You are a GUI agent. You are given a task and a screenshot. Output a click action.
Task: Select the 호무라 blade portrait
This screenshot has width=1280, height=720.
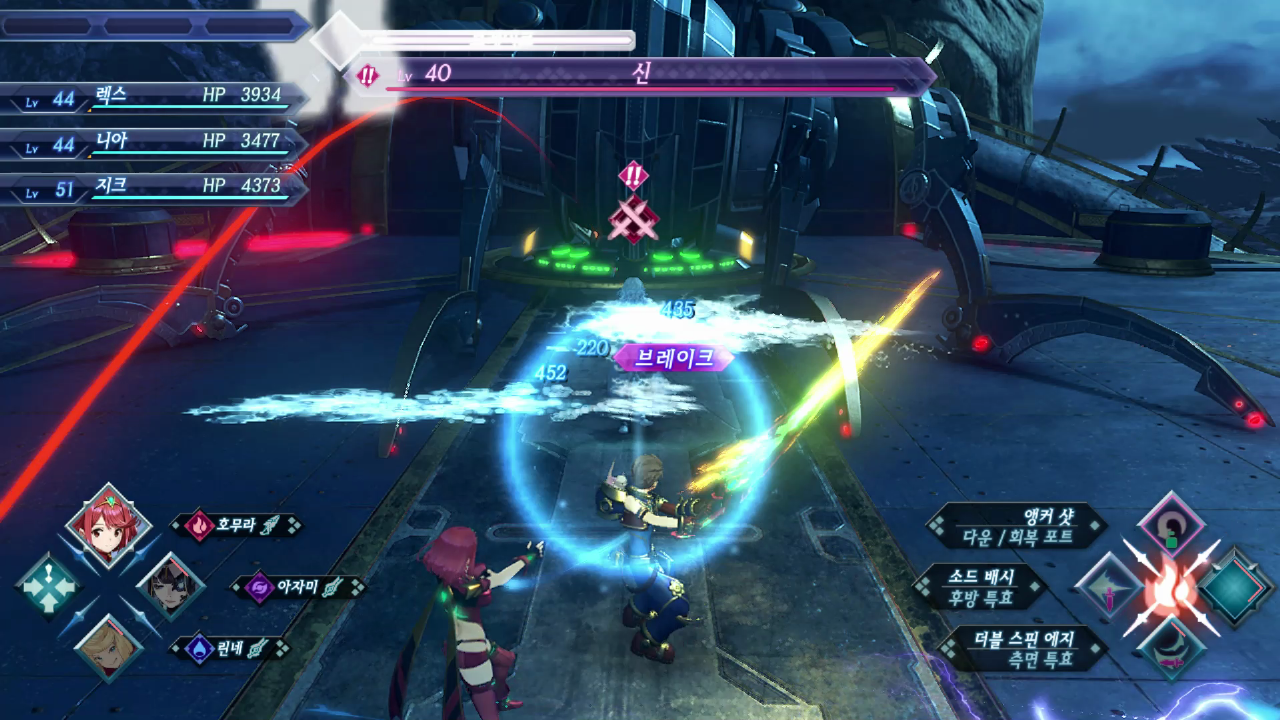click(x=108, y=527)
